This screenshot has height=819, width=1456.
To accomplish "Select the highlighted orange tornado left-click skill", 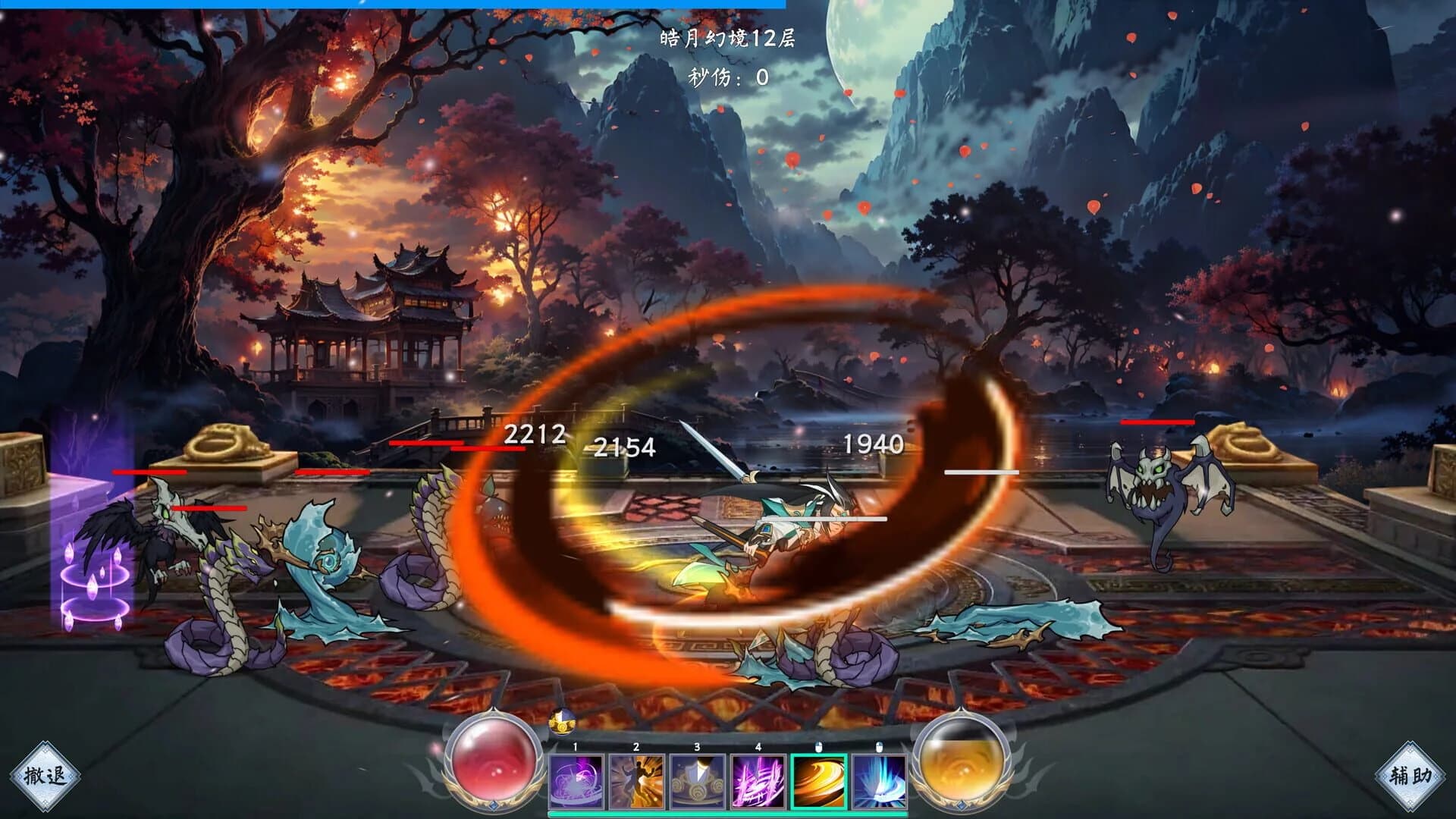I will click(821, 780).
